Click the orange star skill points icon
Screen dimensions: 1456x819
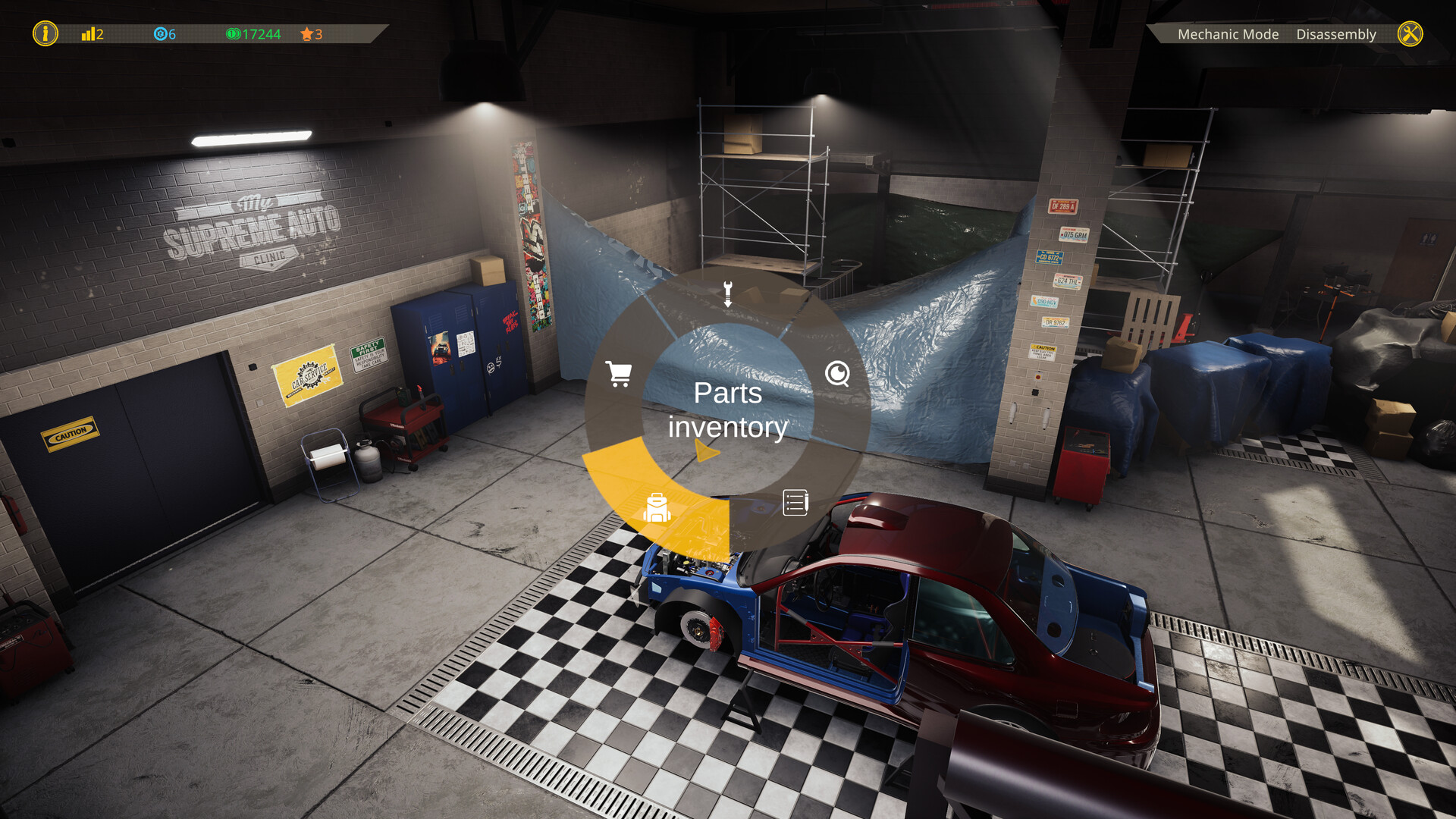click(306, 34)
